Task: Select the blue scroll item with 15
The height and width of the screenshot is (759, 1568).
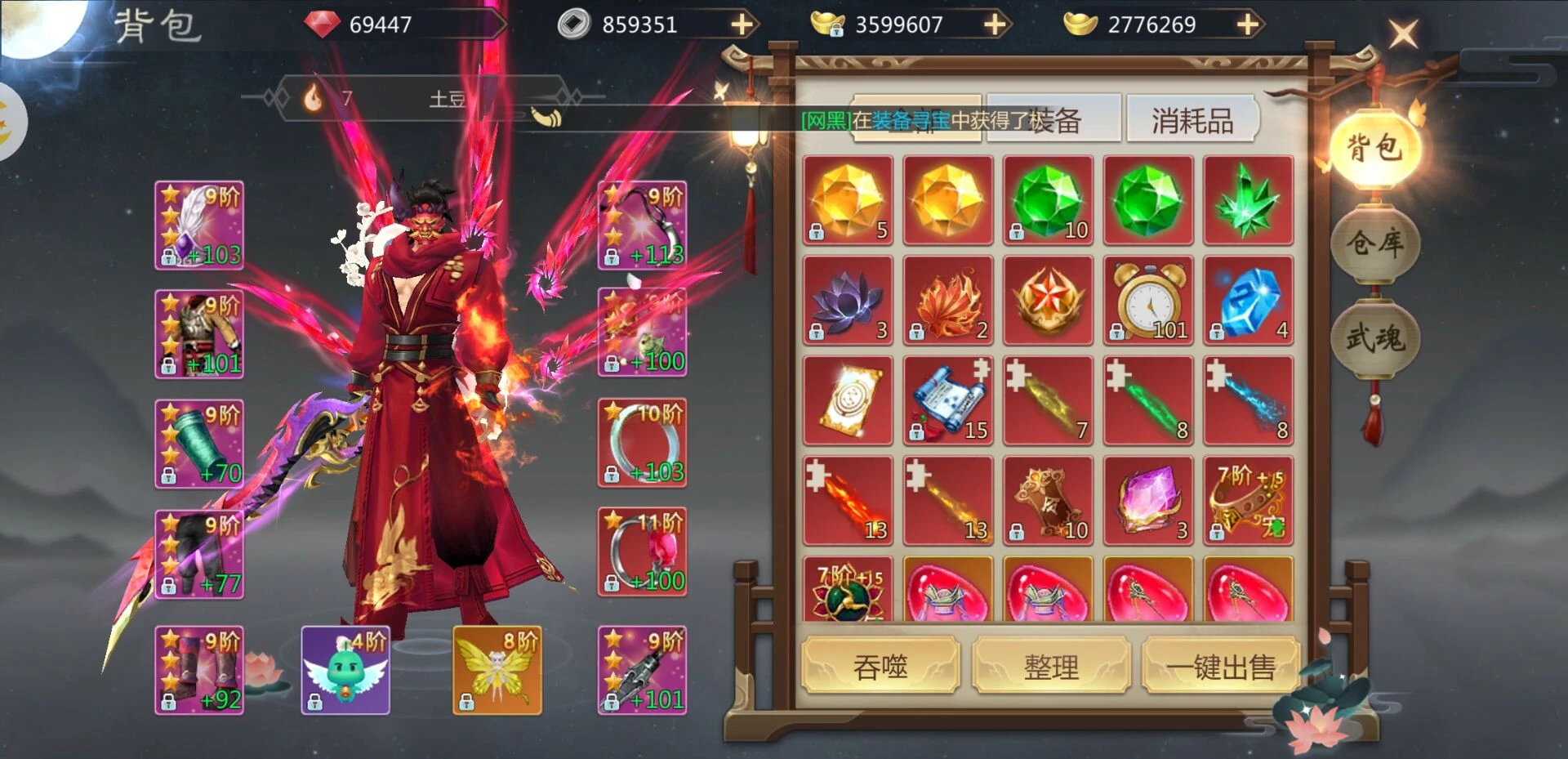Action: tap(948, 401)
